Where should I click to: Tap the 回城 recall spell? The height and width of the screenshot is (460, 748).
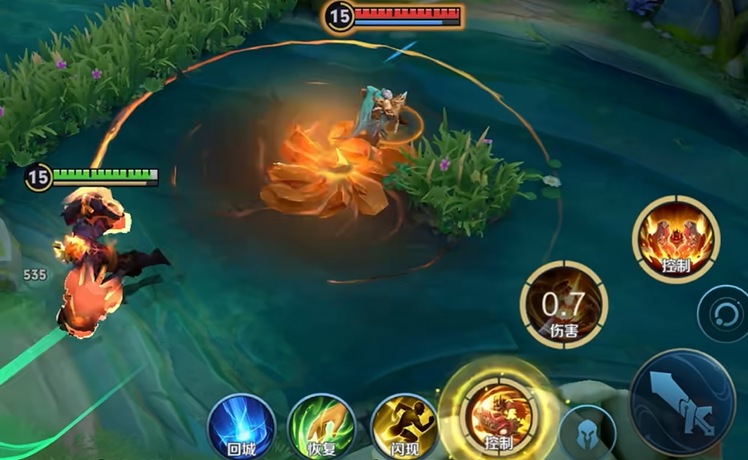(x=241, y=427)
